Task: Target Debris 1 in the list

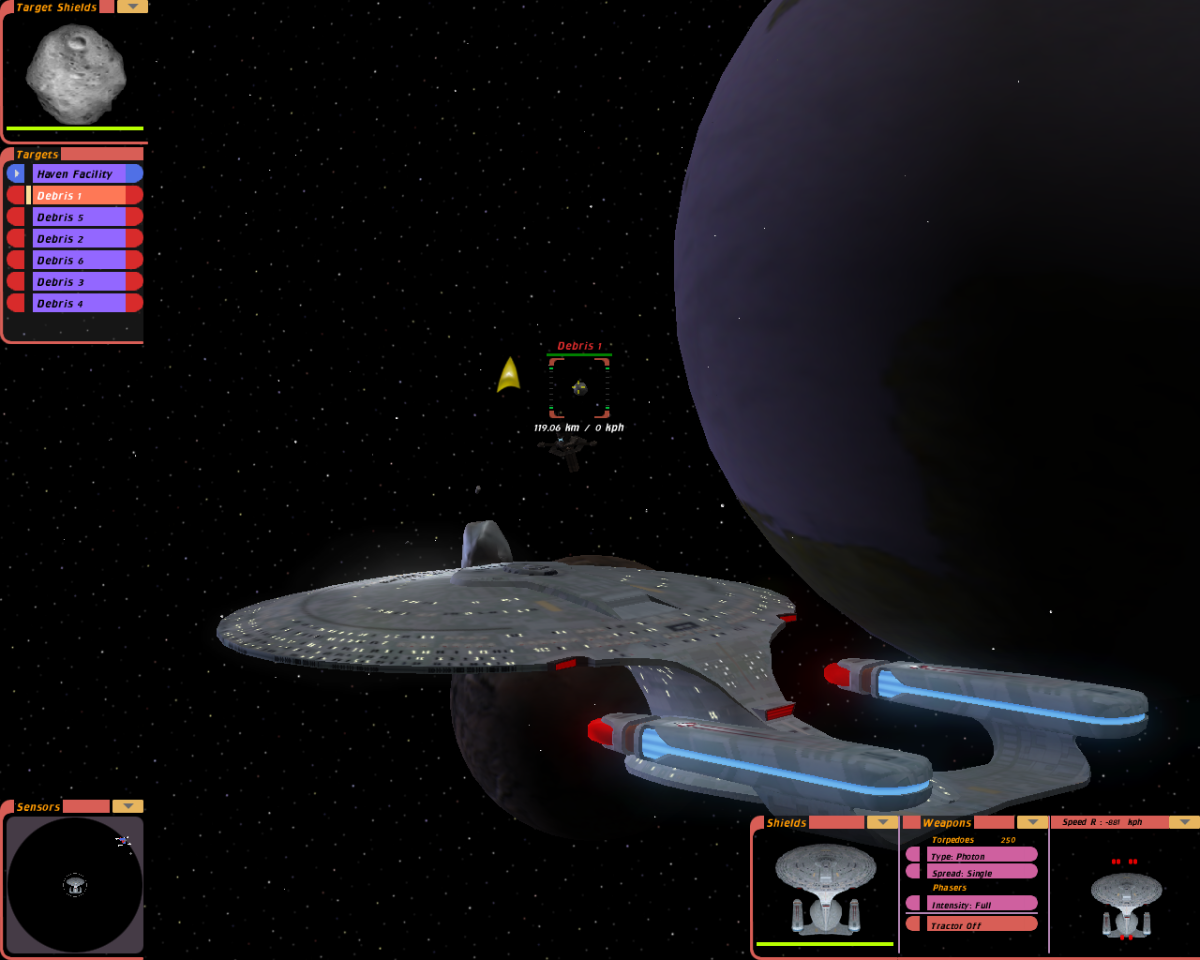Action: point(80,196)
